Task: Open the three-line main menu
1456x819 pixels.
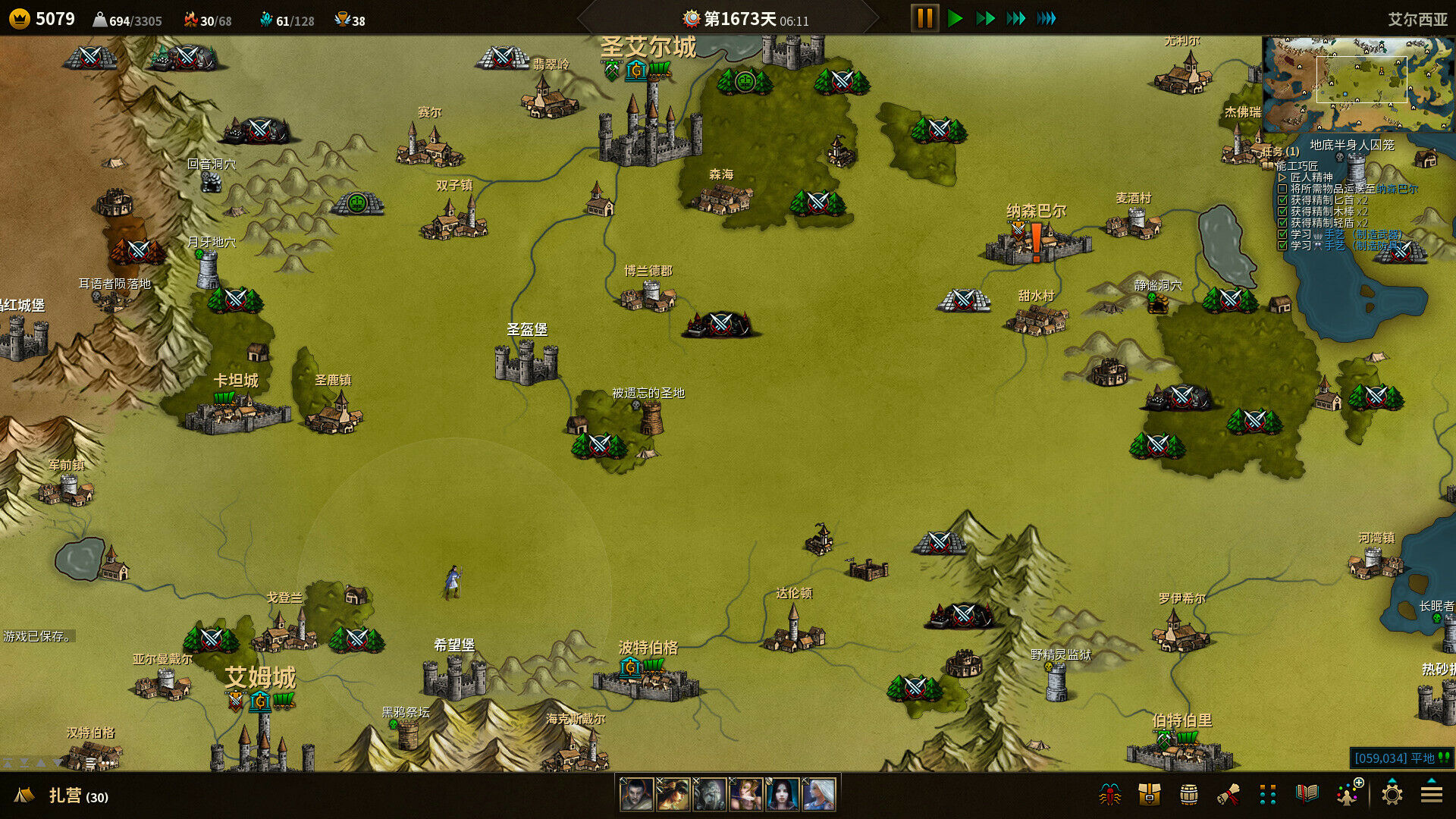Action: [1431, 794]
